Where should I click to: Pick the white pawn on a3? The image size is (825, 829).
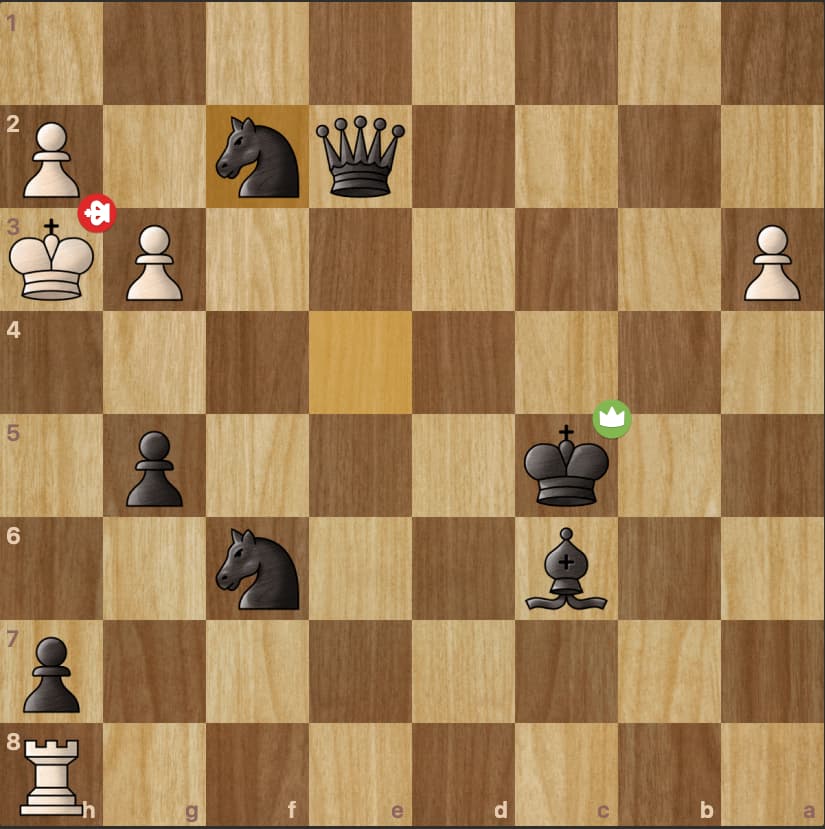pyautogui.click(x=772, y=262)
